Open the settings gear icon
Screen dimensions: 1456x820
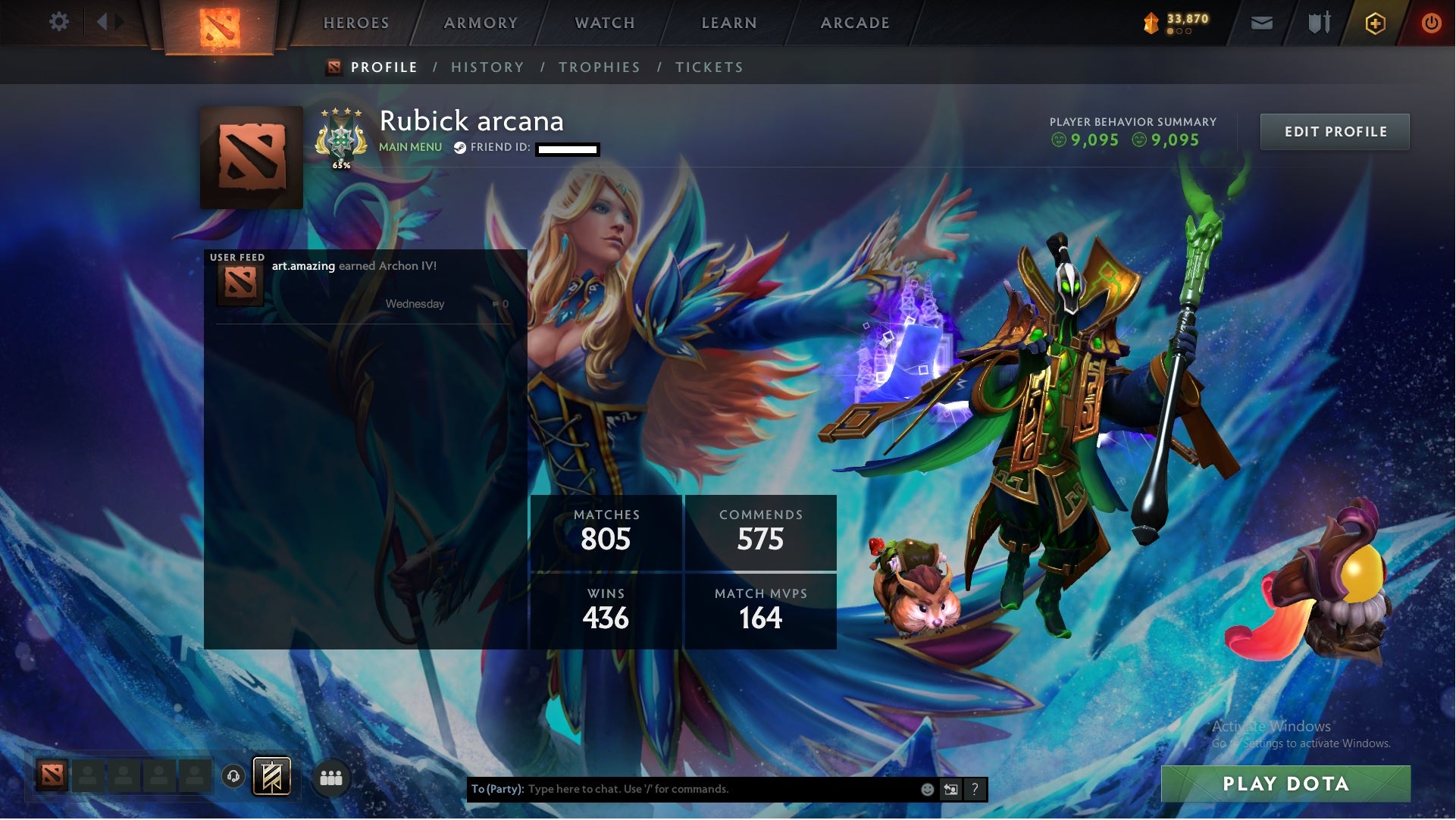coord(60,23)
